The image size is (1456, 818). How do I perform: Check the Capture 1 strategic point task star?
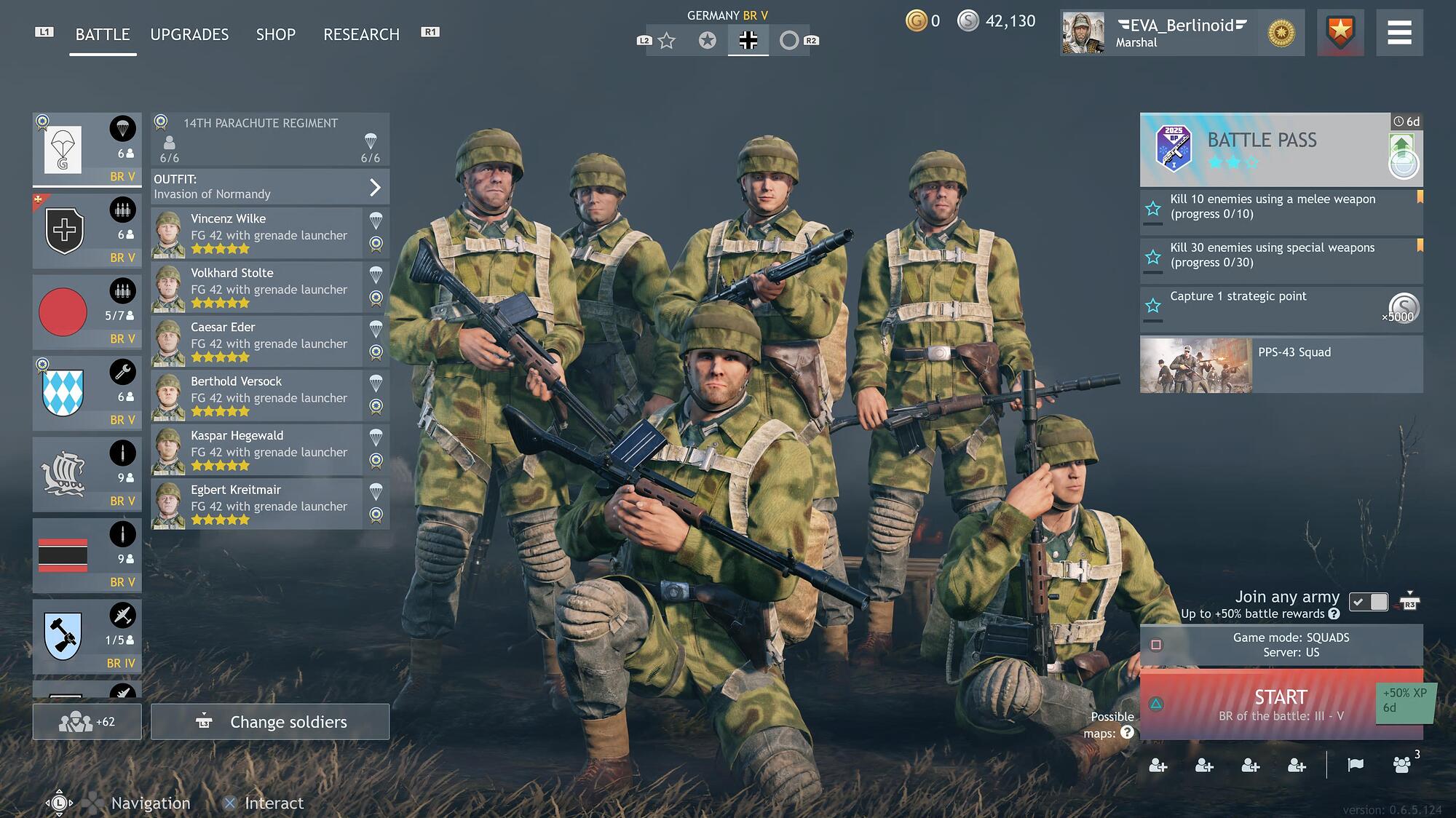(x=1153, y=306)
